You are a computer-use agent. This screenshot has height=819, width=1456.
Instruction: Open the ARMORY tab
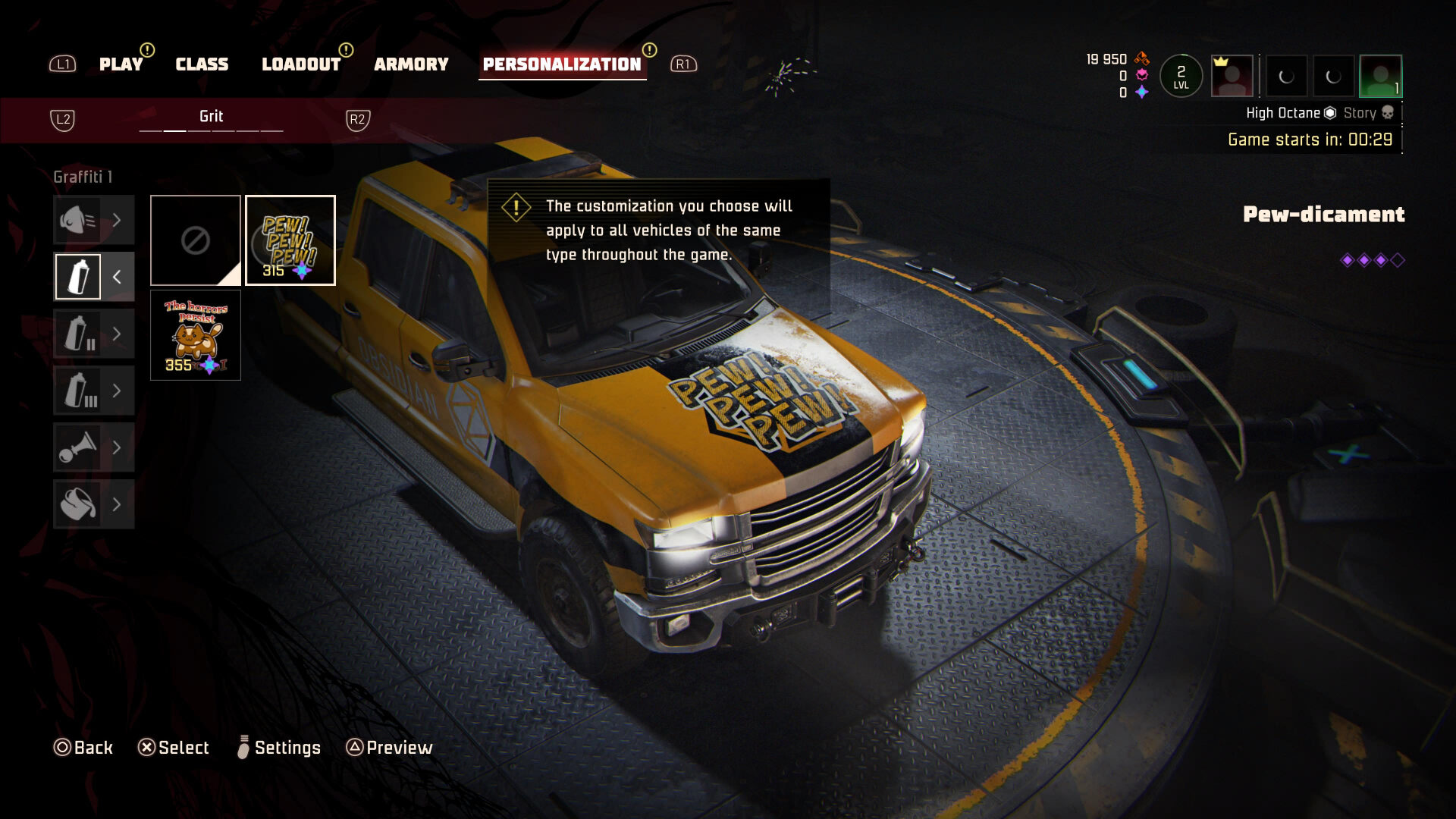tap(411, 64)
